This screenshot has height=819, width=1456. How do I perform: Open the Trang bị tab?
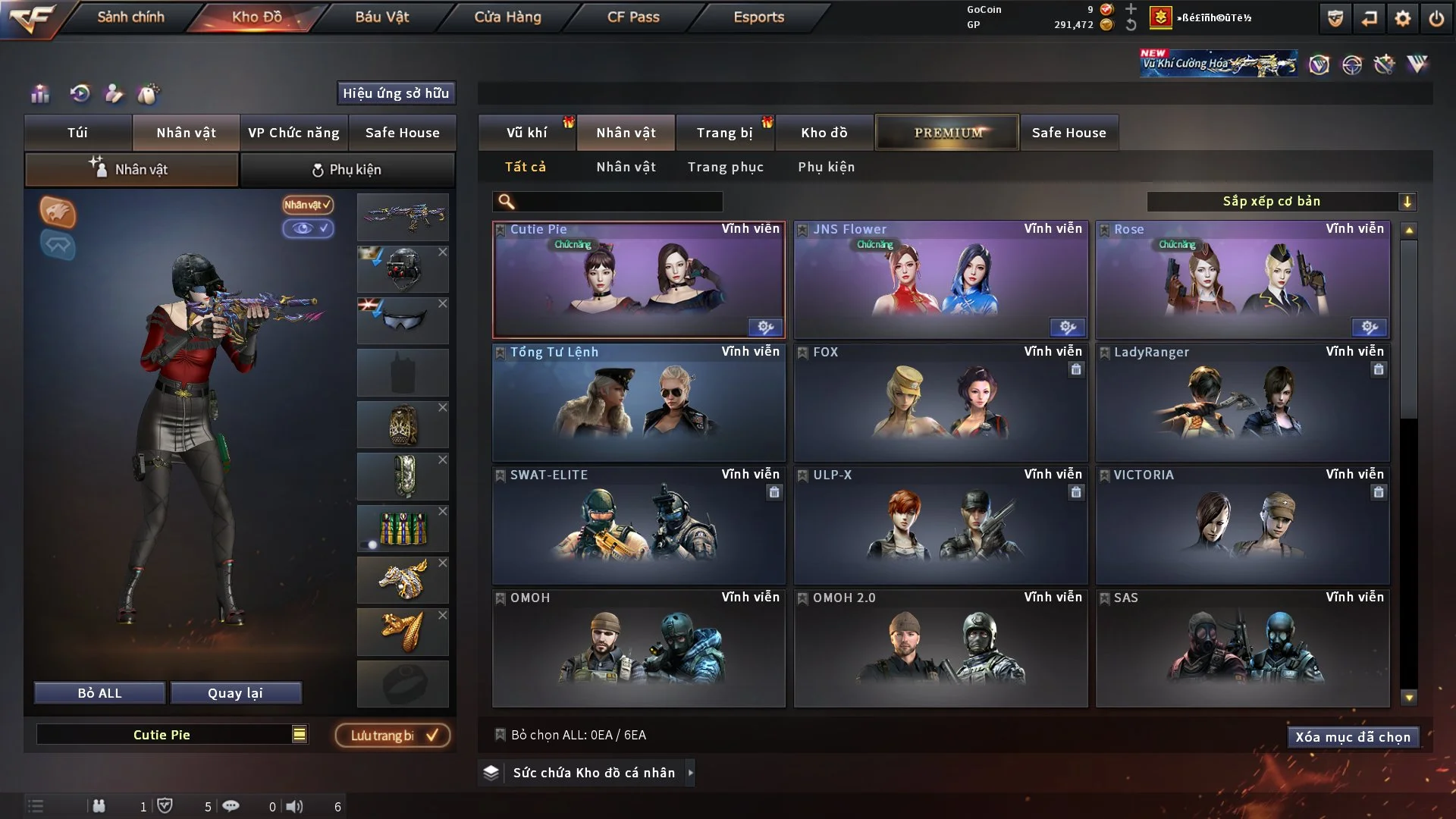pos(724,133)
